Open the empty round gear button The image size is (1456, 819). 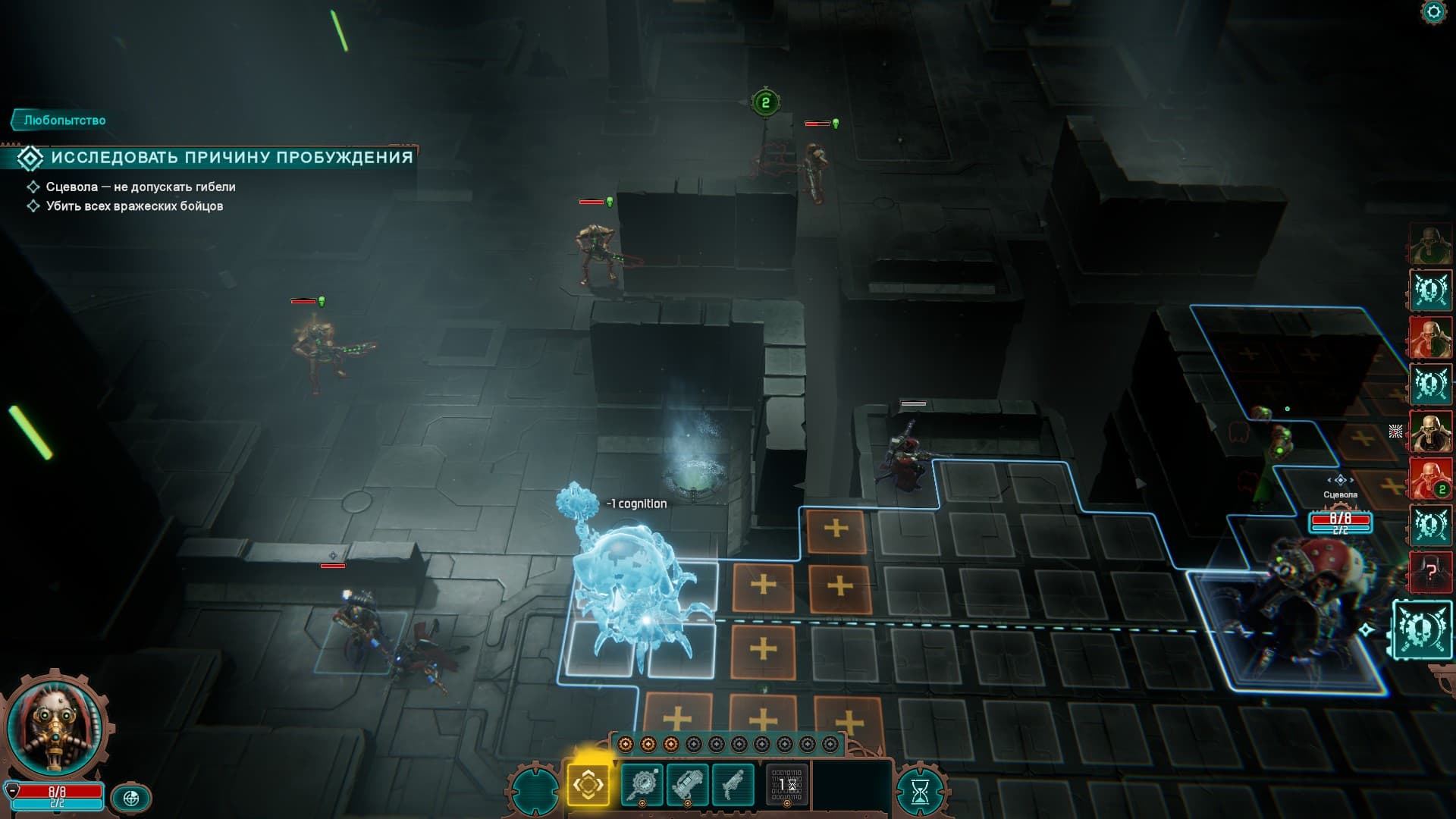coord(535,789)
